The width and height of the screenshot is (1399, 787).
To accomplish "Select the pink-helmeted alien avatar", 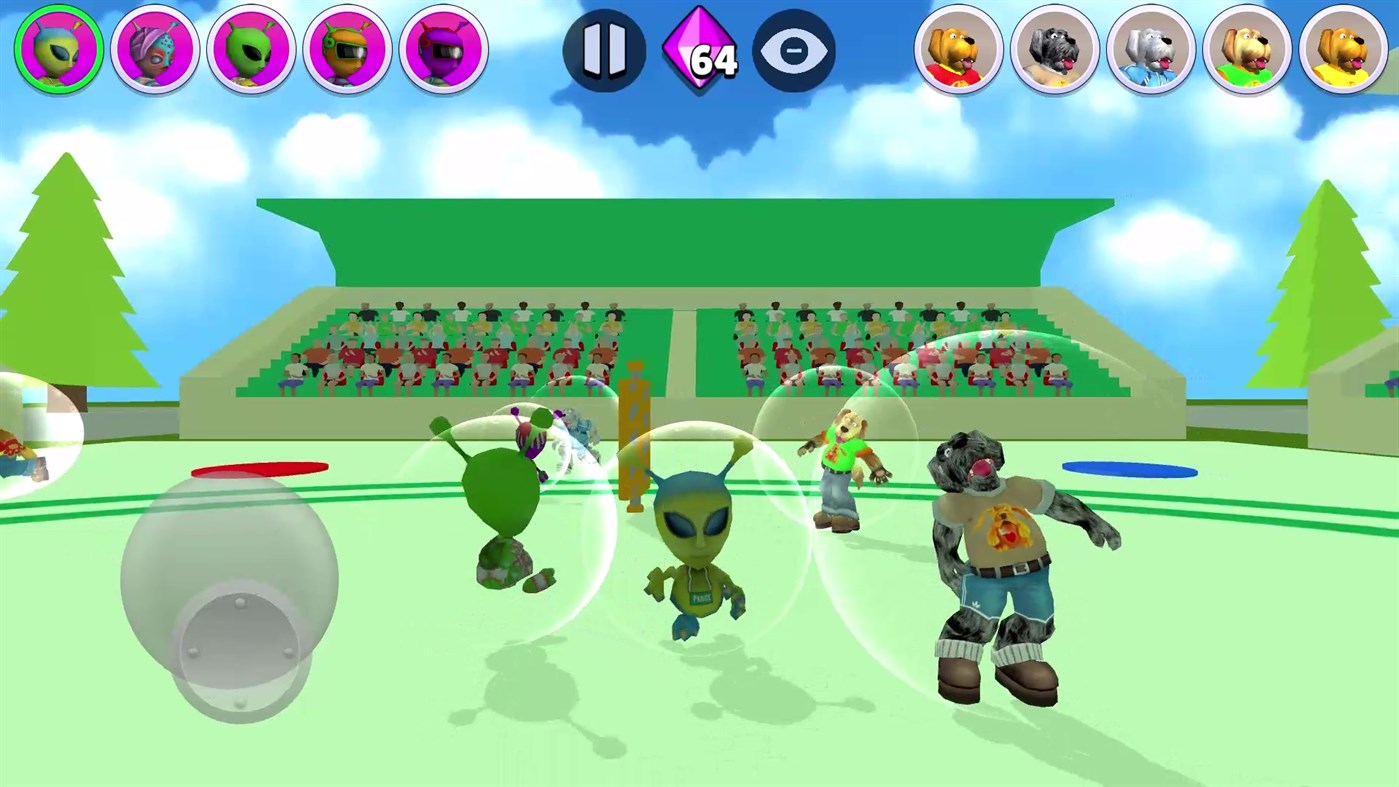I will (x=155, y=48).
